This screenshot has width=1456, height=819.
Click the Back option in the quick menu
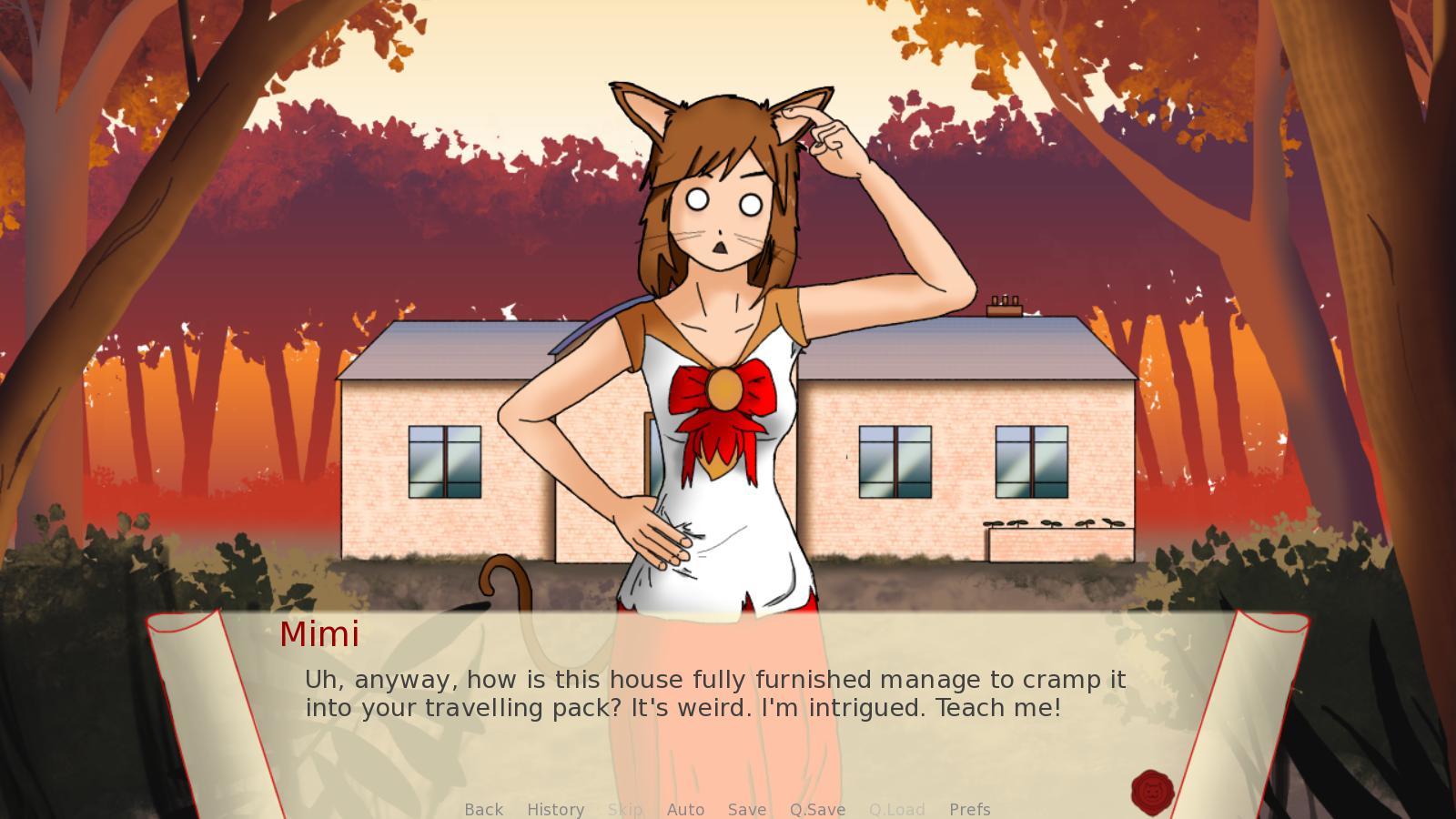coord(483,809)
